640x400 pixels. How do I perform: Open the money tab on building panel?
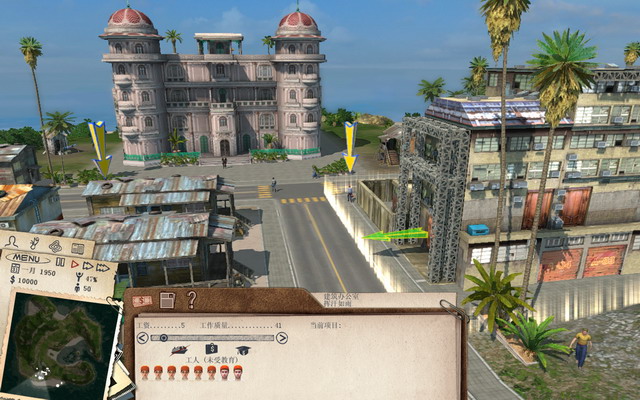coord(143,300)
